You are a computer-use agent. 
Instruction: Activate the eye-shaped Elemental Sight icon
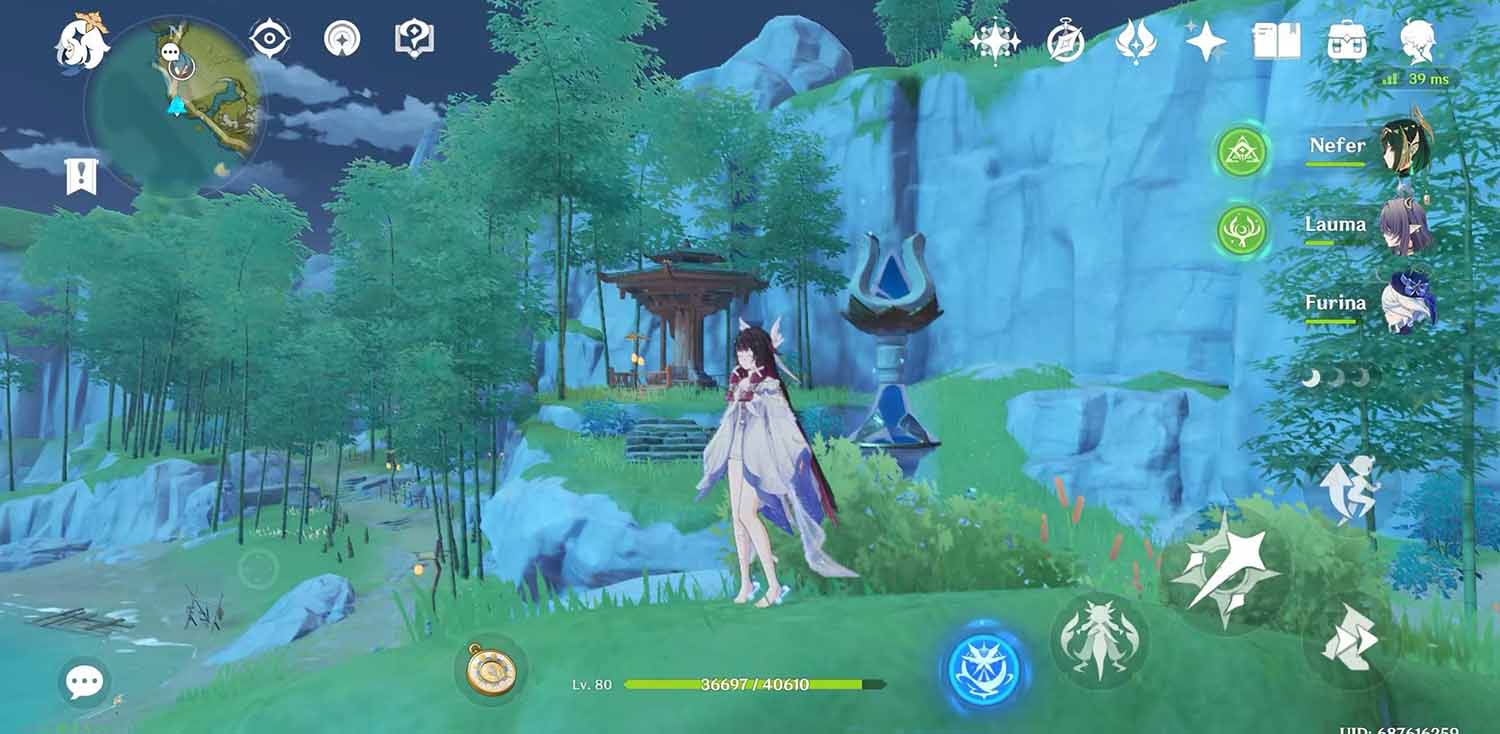[270, 39]
